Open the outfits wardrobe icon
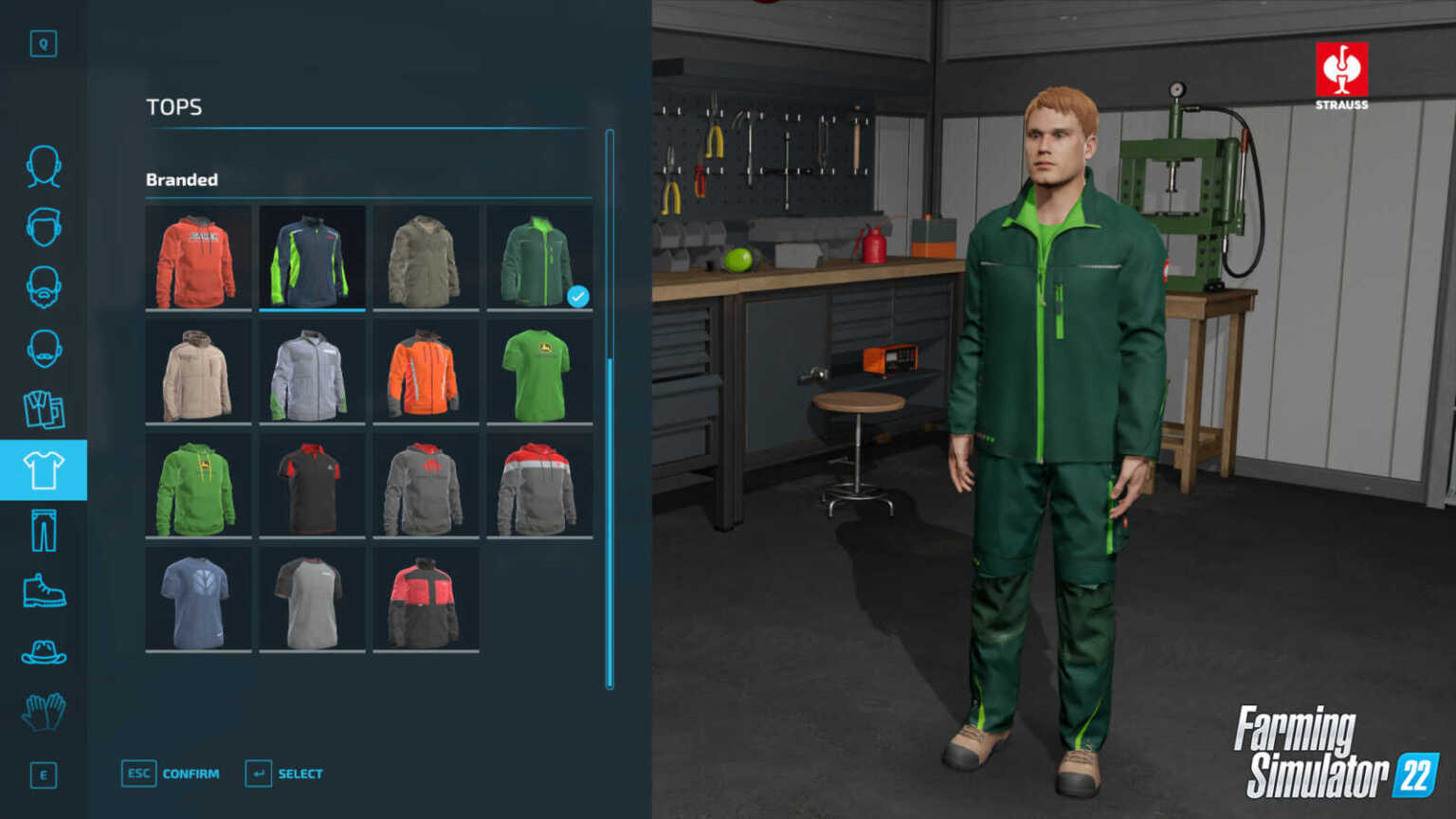Viewport: 1456px width, 819px height. click(x=44, y=410)
